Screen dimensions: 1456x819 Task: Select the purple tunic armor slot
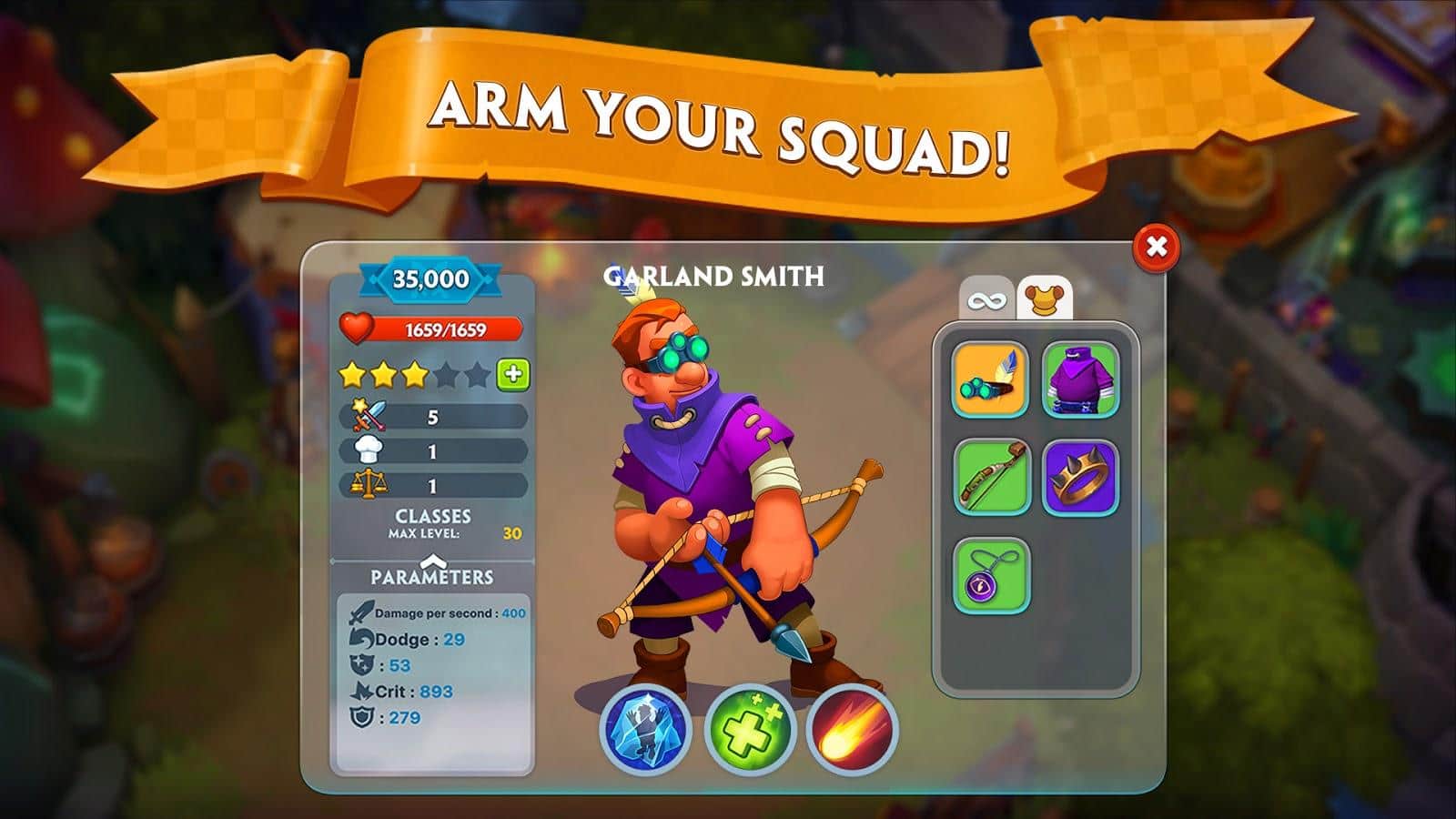1080,379
